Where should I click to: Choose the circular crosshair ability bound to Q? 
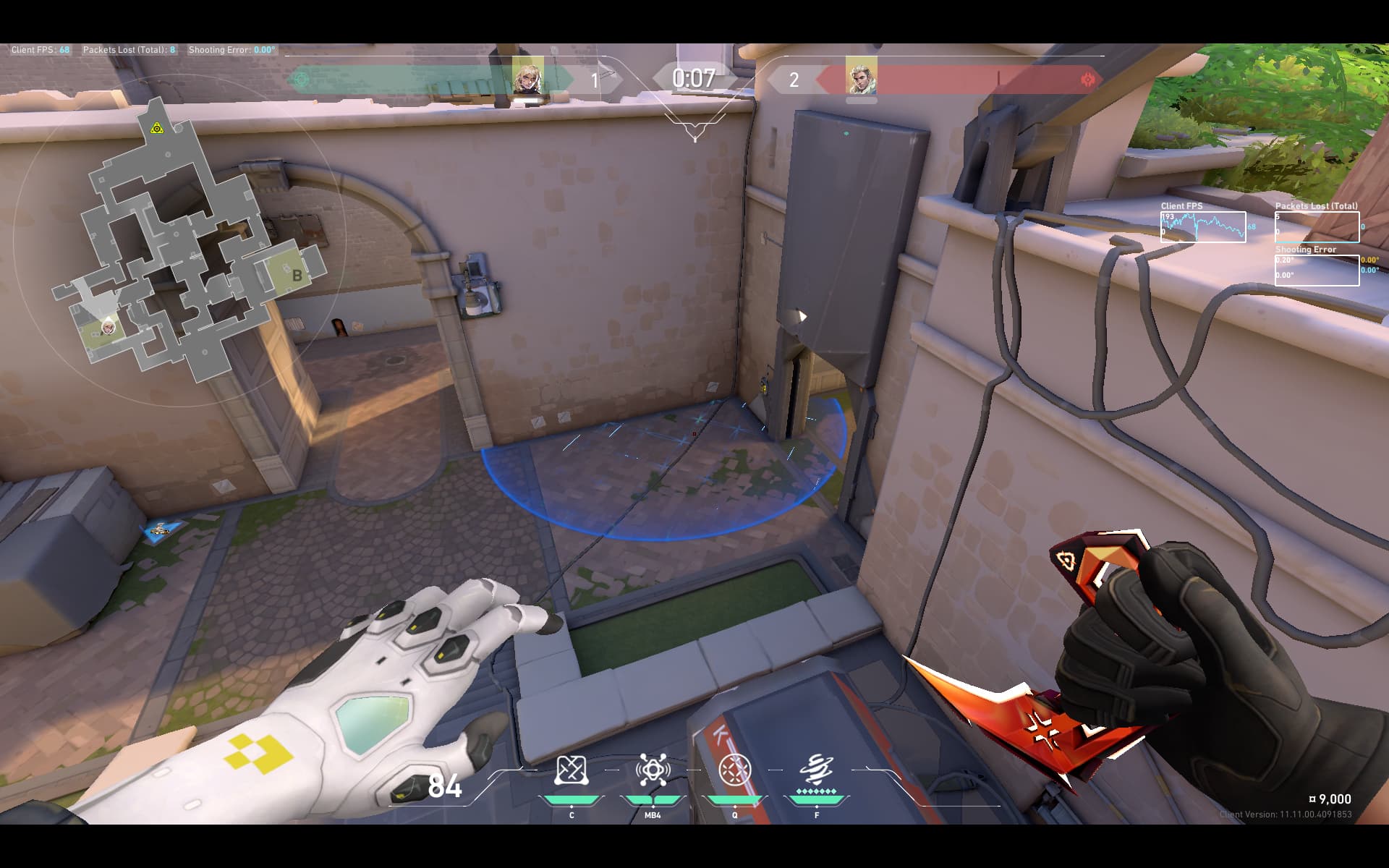[x=734, y=771]
